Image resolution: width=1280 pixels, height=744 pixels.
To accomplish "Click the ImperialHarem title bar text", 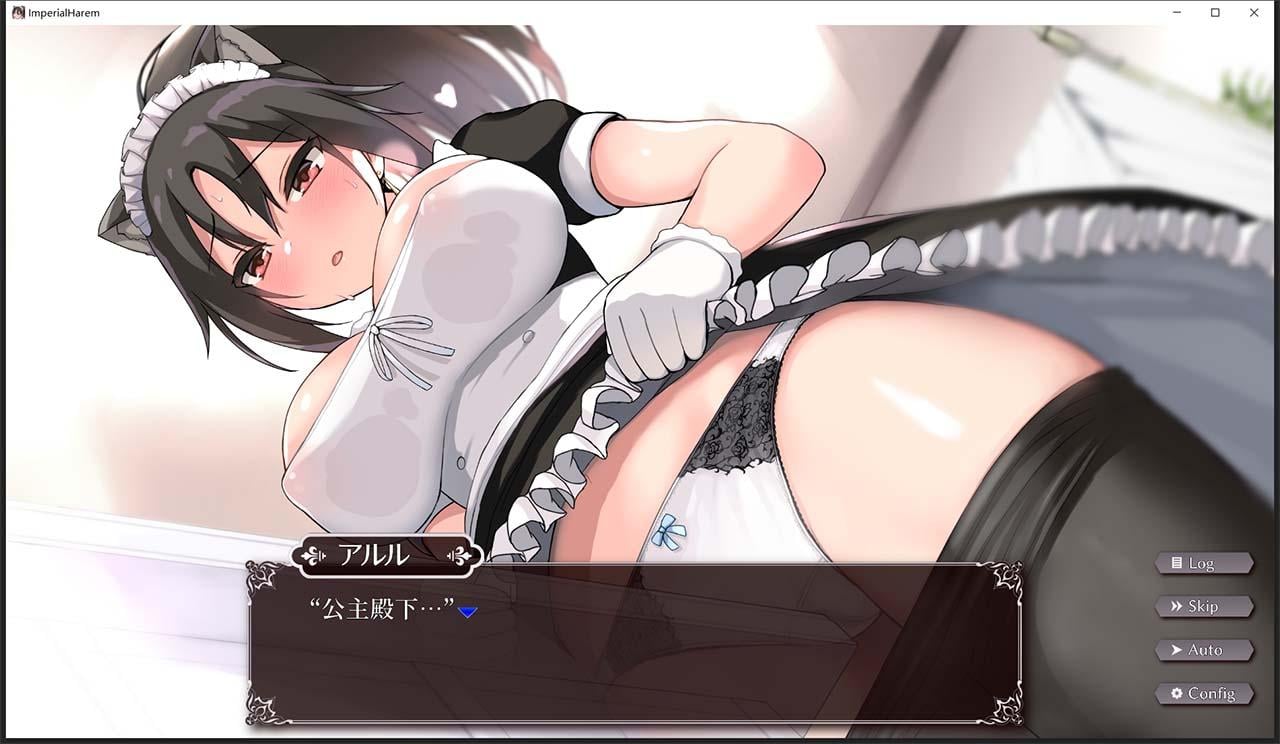I will point(62,12).
